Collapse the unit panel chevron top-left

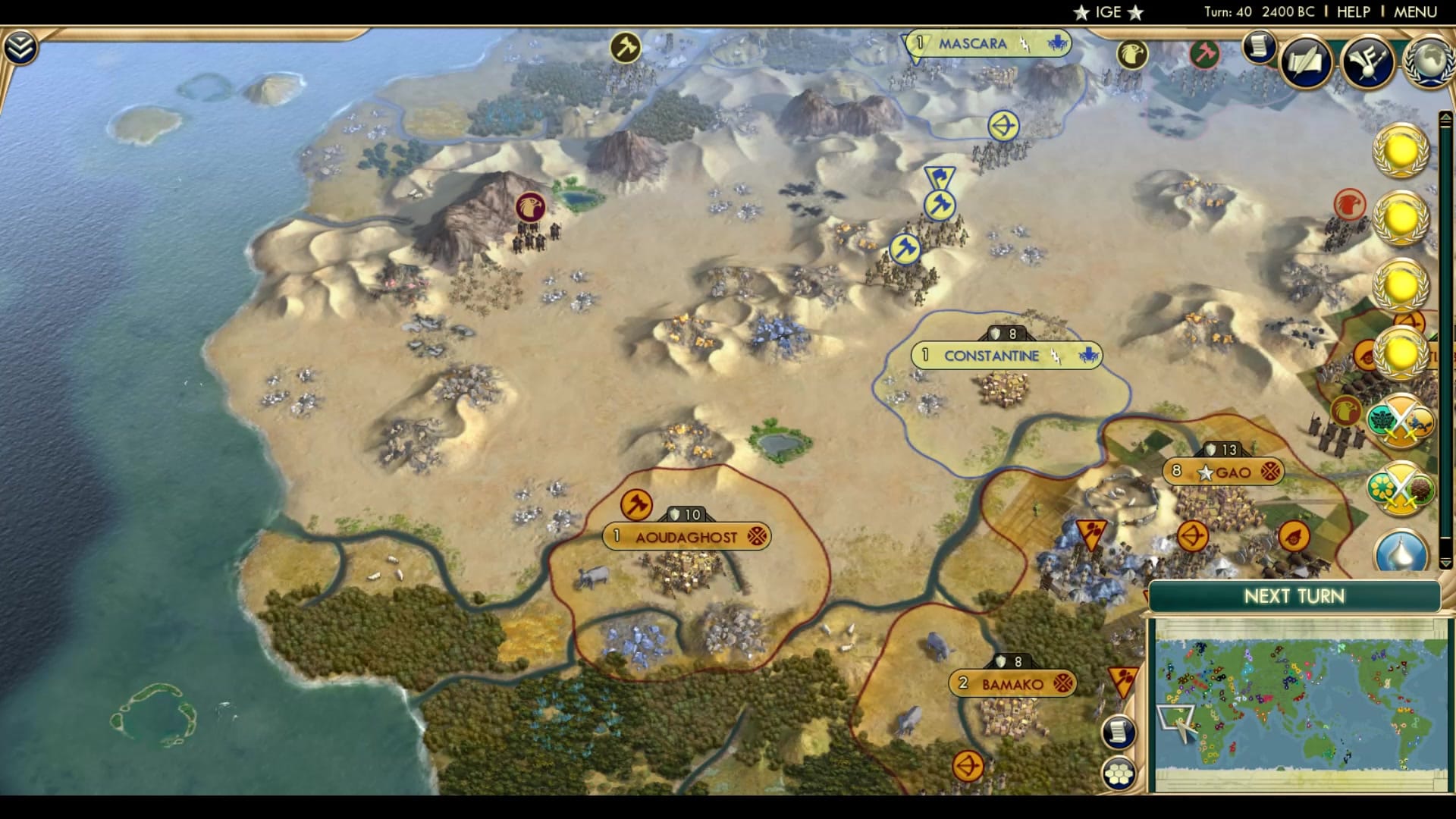(20, 45)
